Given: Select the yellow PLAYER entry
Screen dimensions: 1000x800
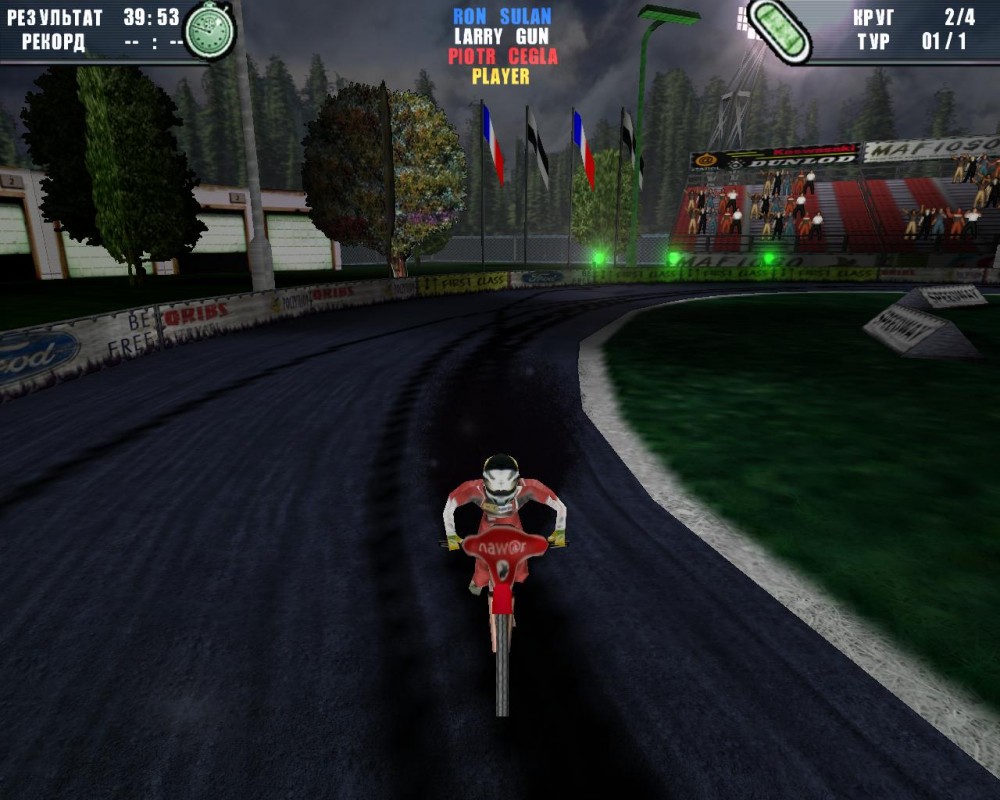Looking at the screenshot, I should point(501,76).
